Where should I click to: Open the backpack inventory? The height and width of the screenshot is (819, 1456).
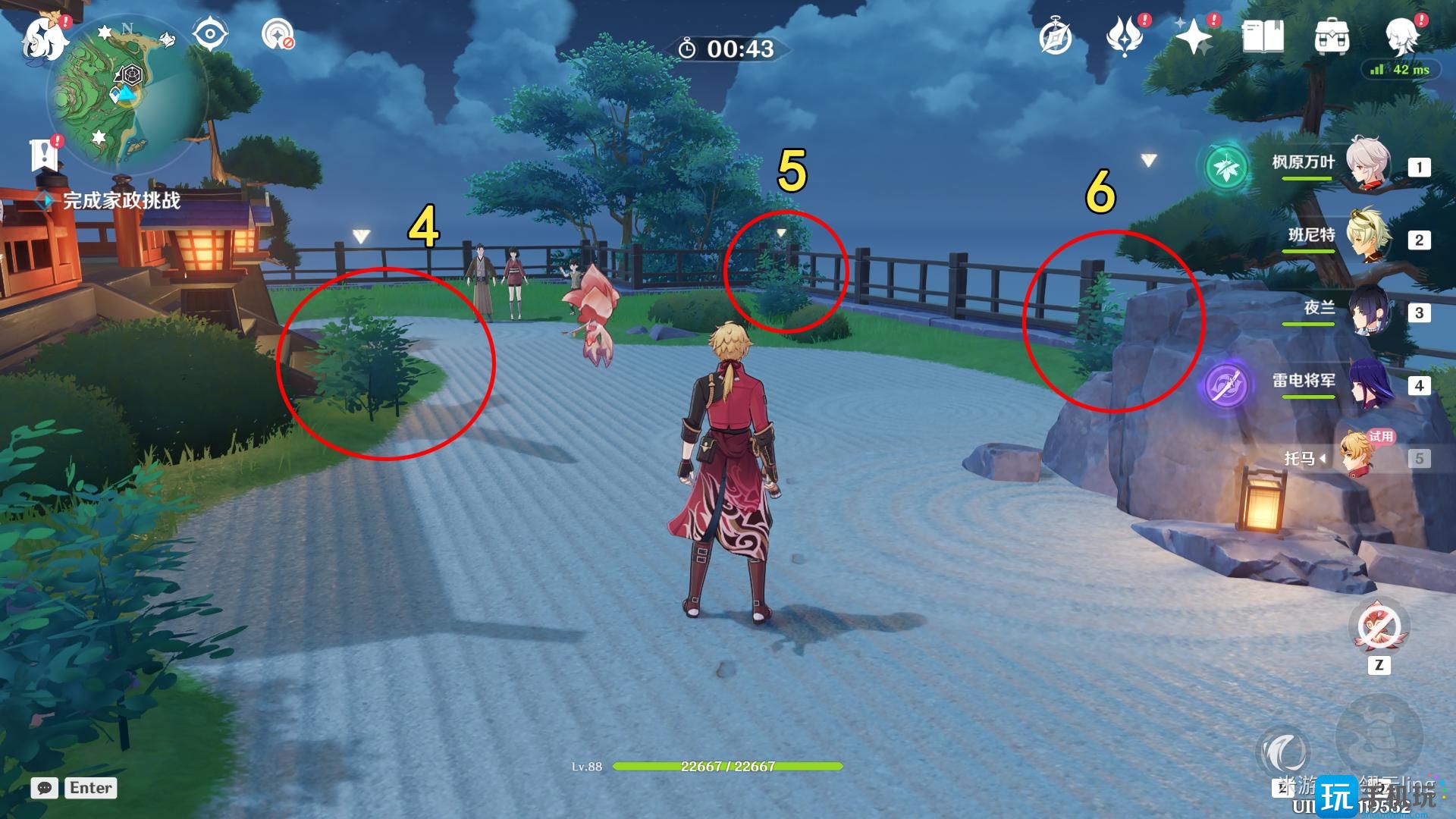[x=1332, y=36]
